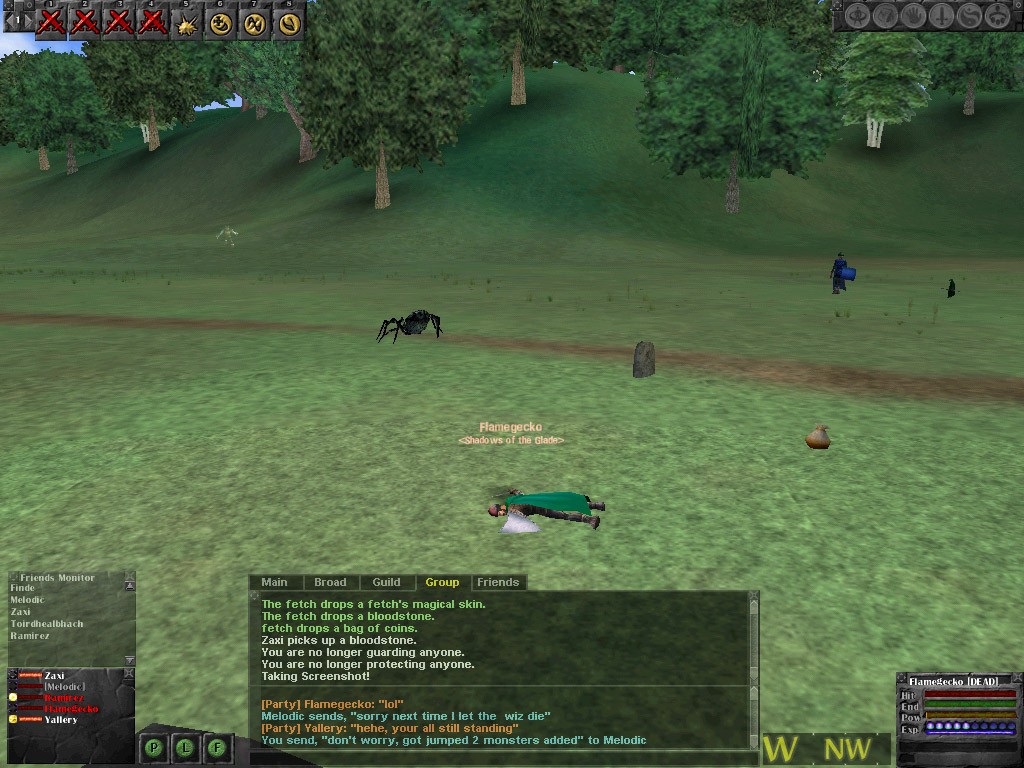The image size is (1024, 768).
Task: Use the gold icon in hotbar slot 6
Action: pyautogui.click(x=221, y=23)
